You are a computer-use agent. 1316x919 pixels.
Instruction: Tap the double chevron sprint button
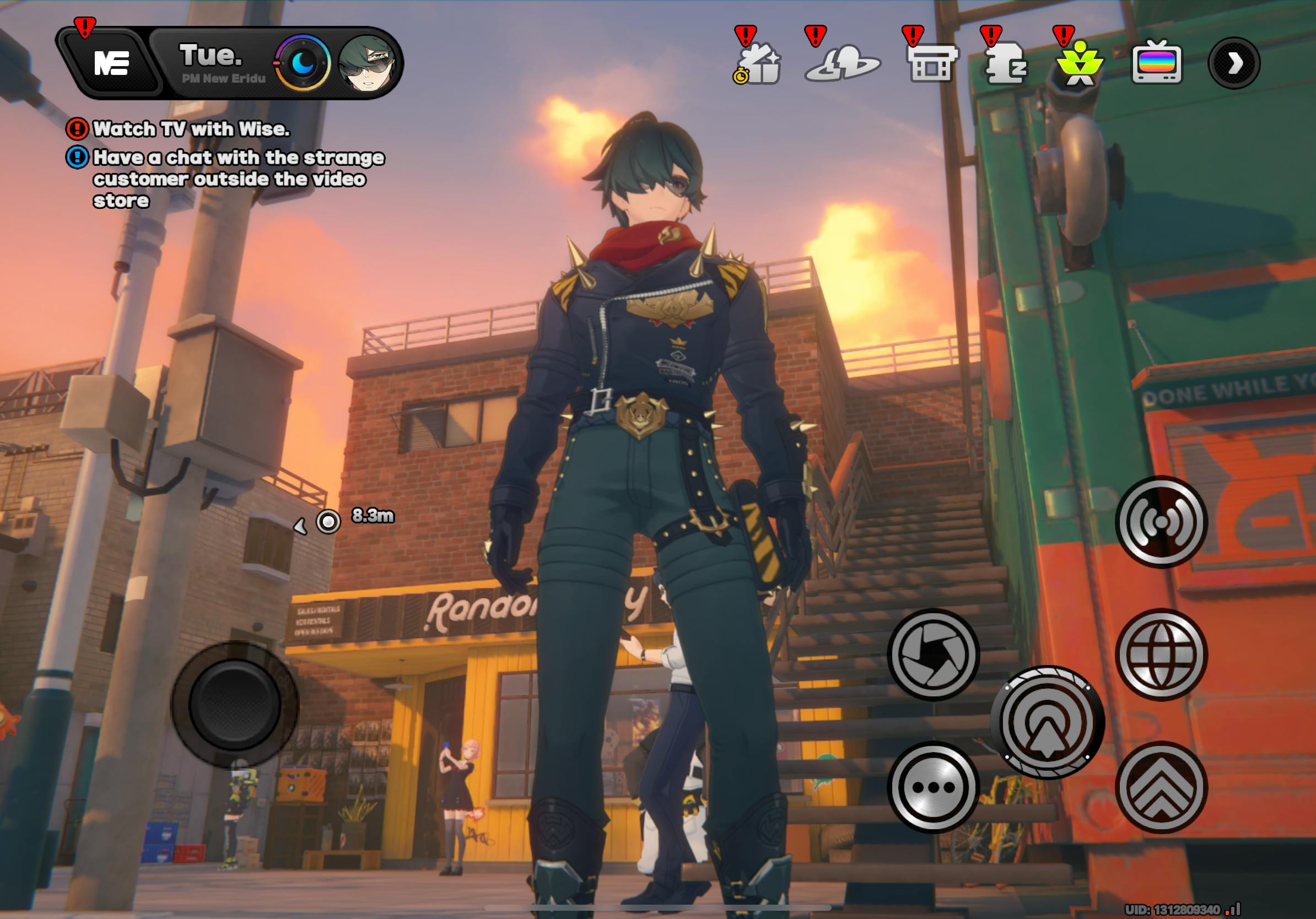tap(1161, 787)
